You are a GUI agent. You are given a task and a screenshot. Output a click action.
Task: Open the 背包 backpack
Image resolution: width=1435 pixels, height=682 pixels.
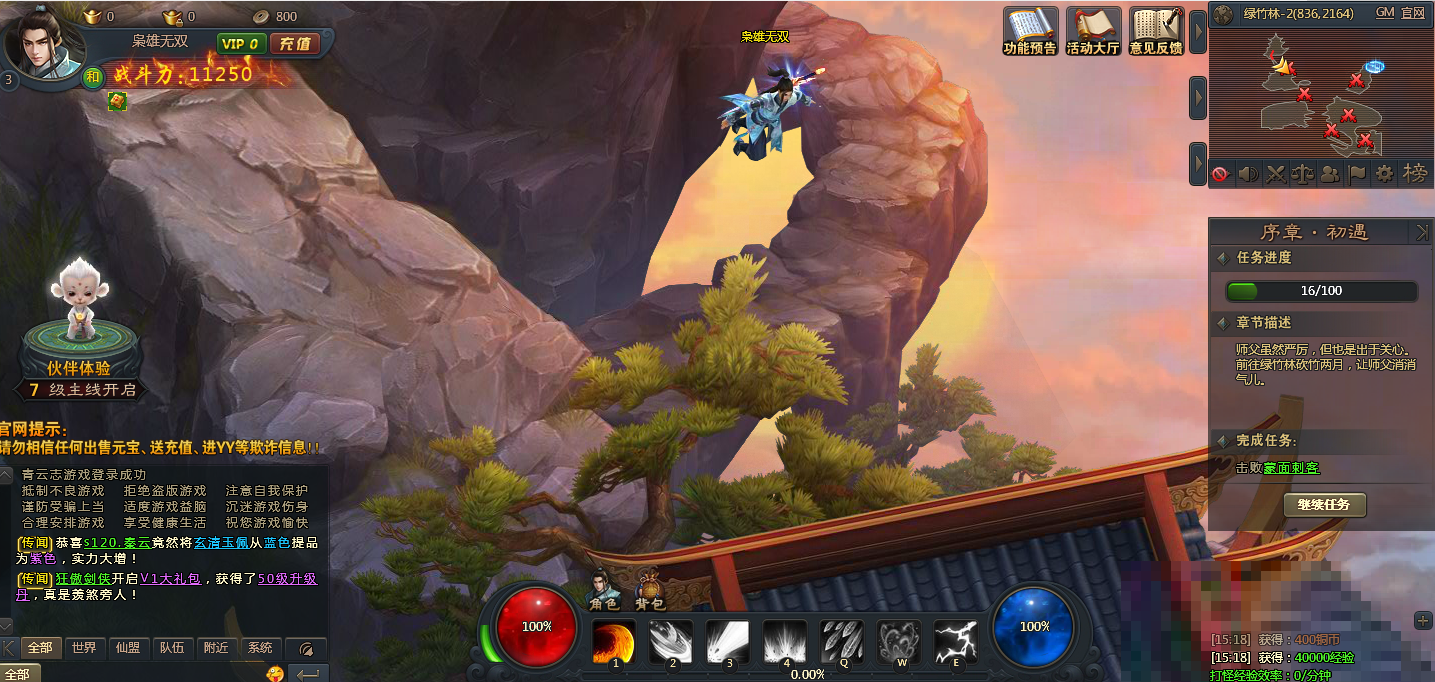650,590
